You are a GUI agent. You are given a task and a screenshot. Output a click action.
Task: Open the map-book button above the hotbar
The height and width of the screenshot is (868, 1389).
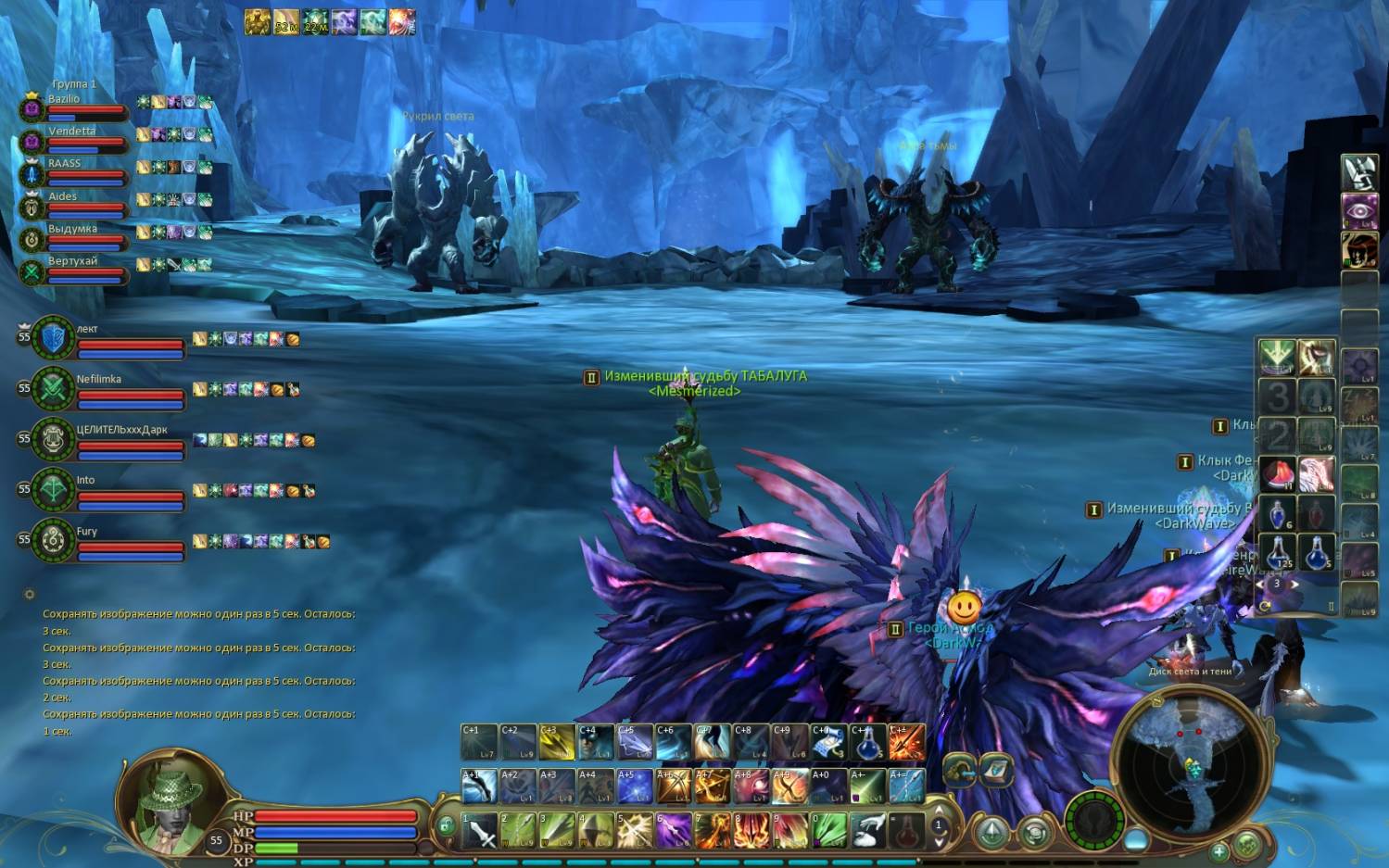pos(996,769)
